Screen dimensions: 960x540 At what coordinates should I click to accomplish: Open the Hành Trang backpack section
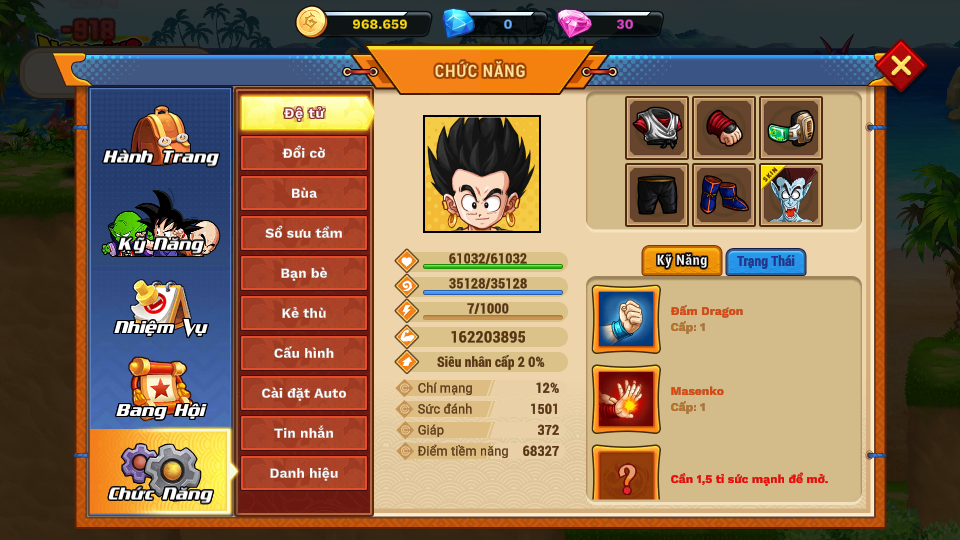point(160,137)
